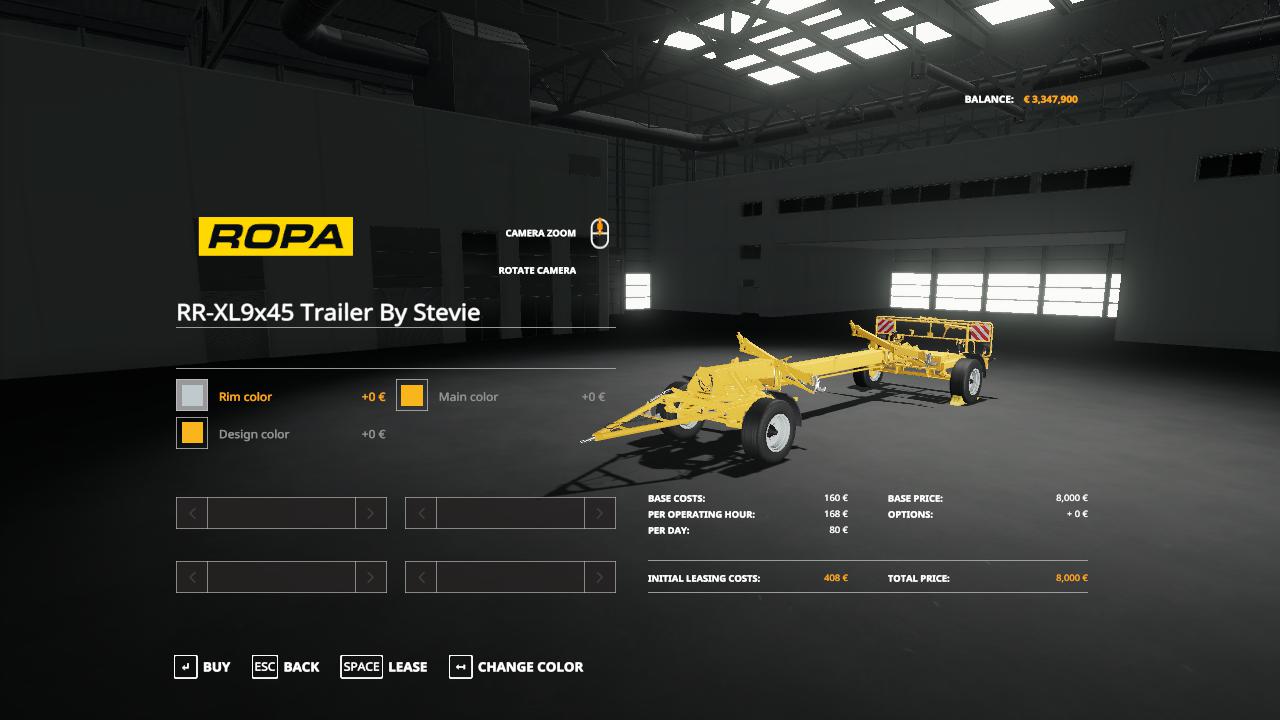
Task: Activate the Change Color button
Action: click(516, 667)
